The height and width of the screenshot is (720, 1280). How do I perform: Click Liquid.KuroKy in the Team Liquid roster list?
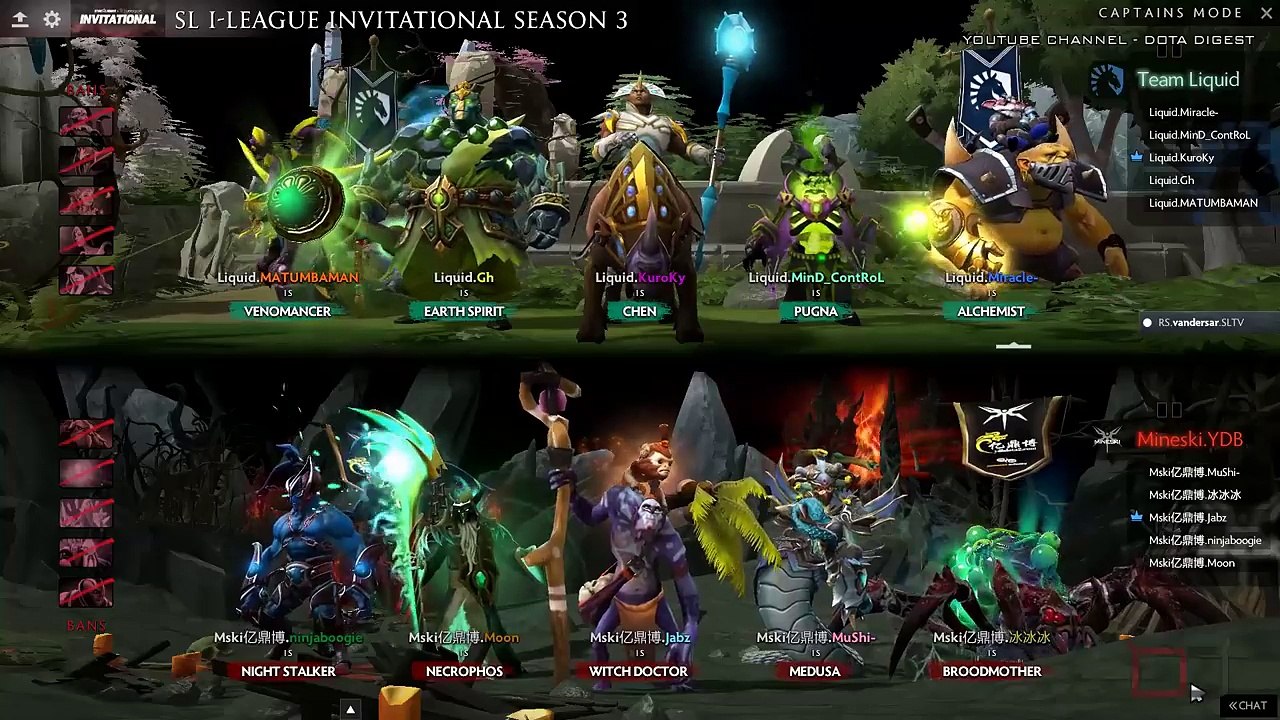(x=1181, y=158)
